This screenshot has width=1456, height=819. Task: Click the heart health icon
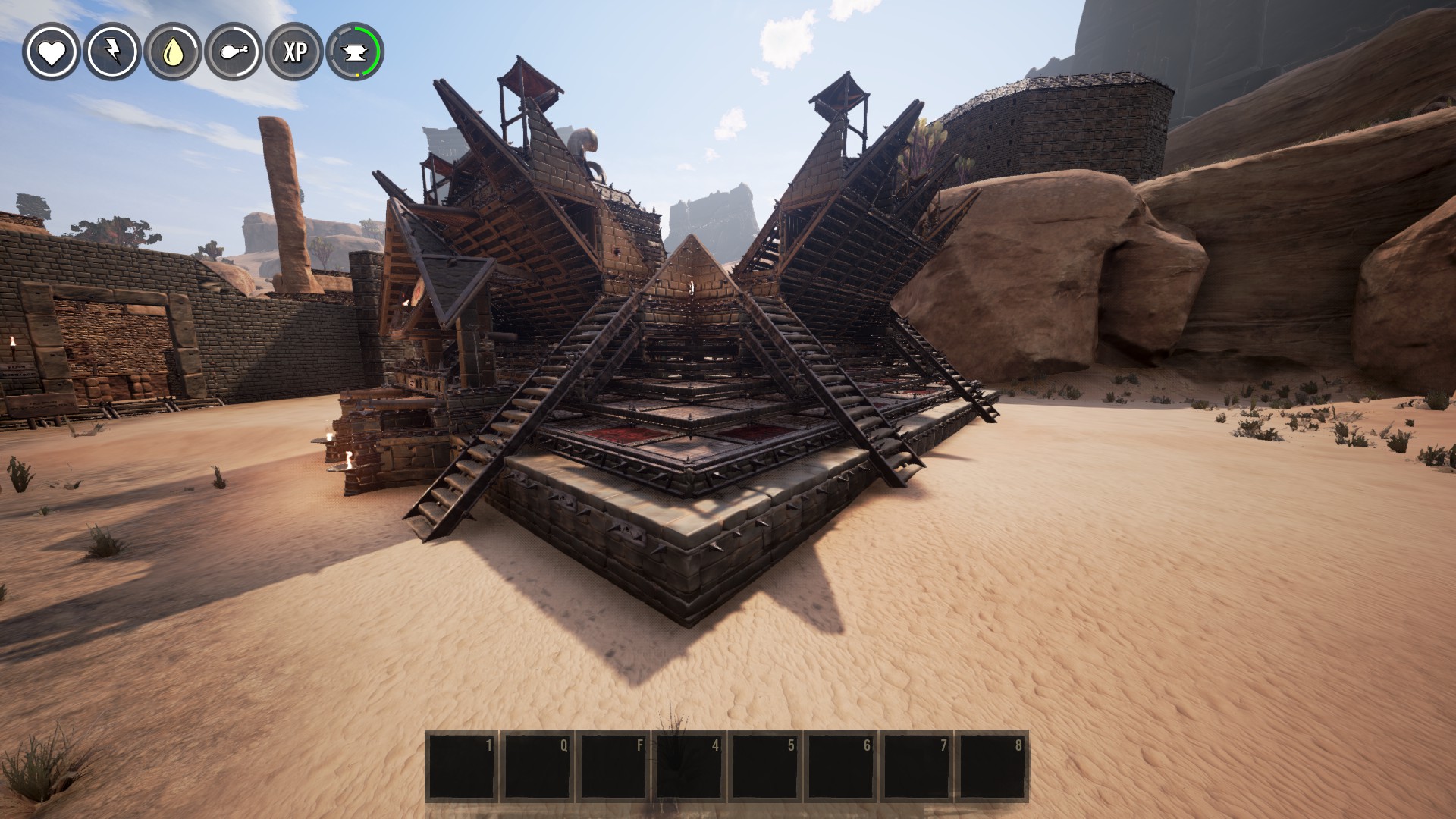(x=51, y=52)
